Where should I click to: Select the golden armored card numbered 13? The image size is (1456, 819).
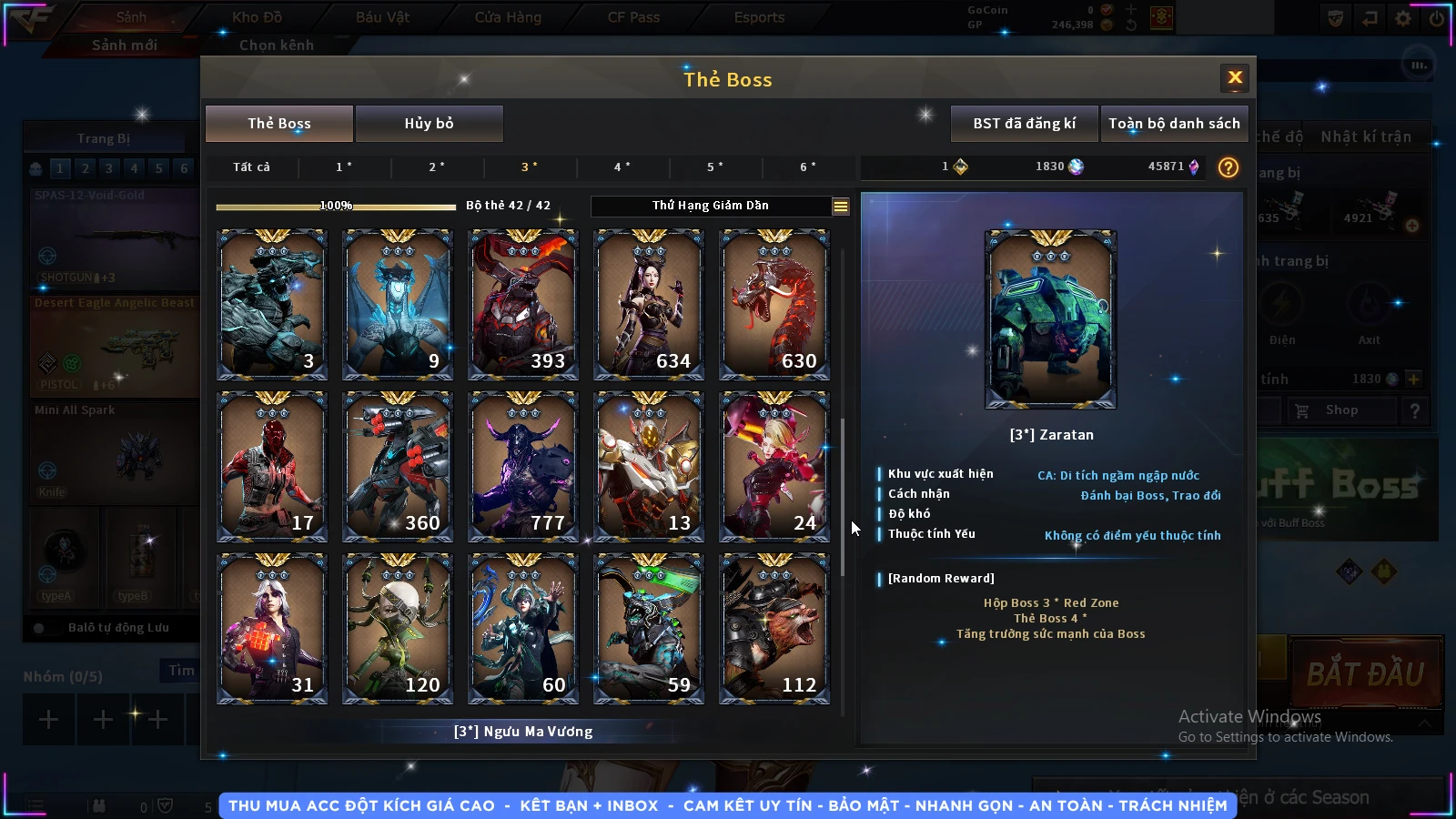click(x=649, y=467)
